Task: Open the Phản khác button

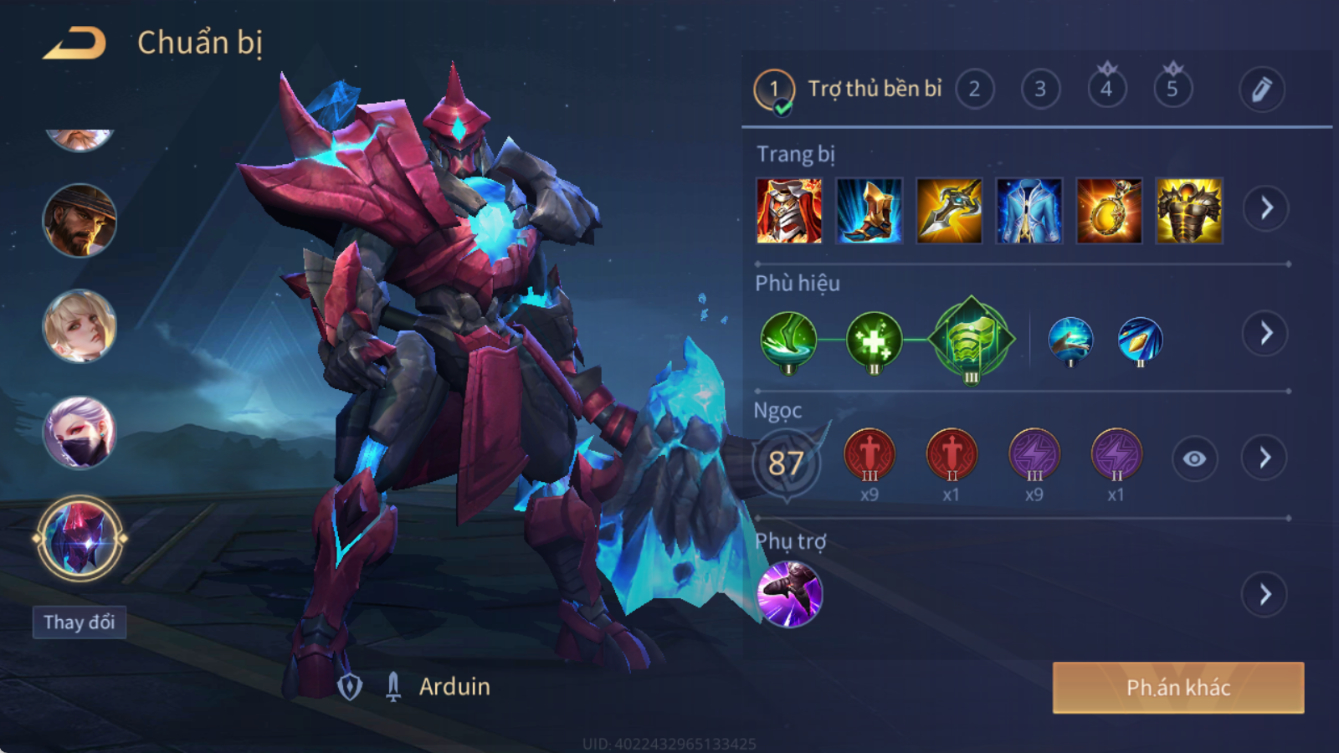Action: tap(1178, 688)
